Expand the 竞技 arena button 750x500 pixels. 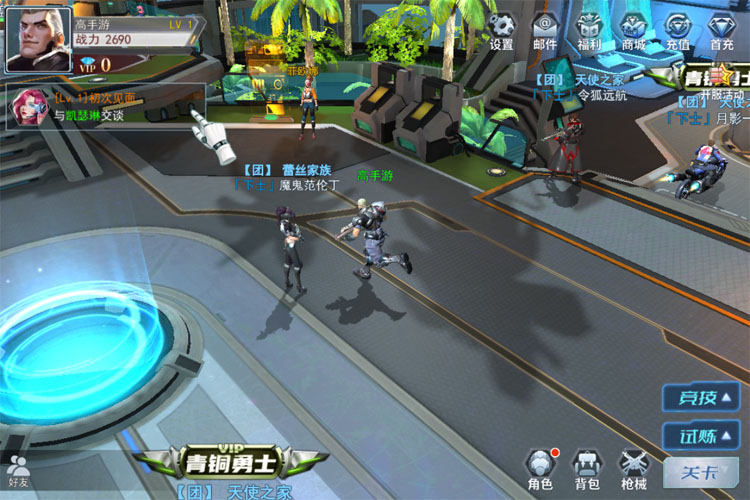pos(701,398)
